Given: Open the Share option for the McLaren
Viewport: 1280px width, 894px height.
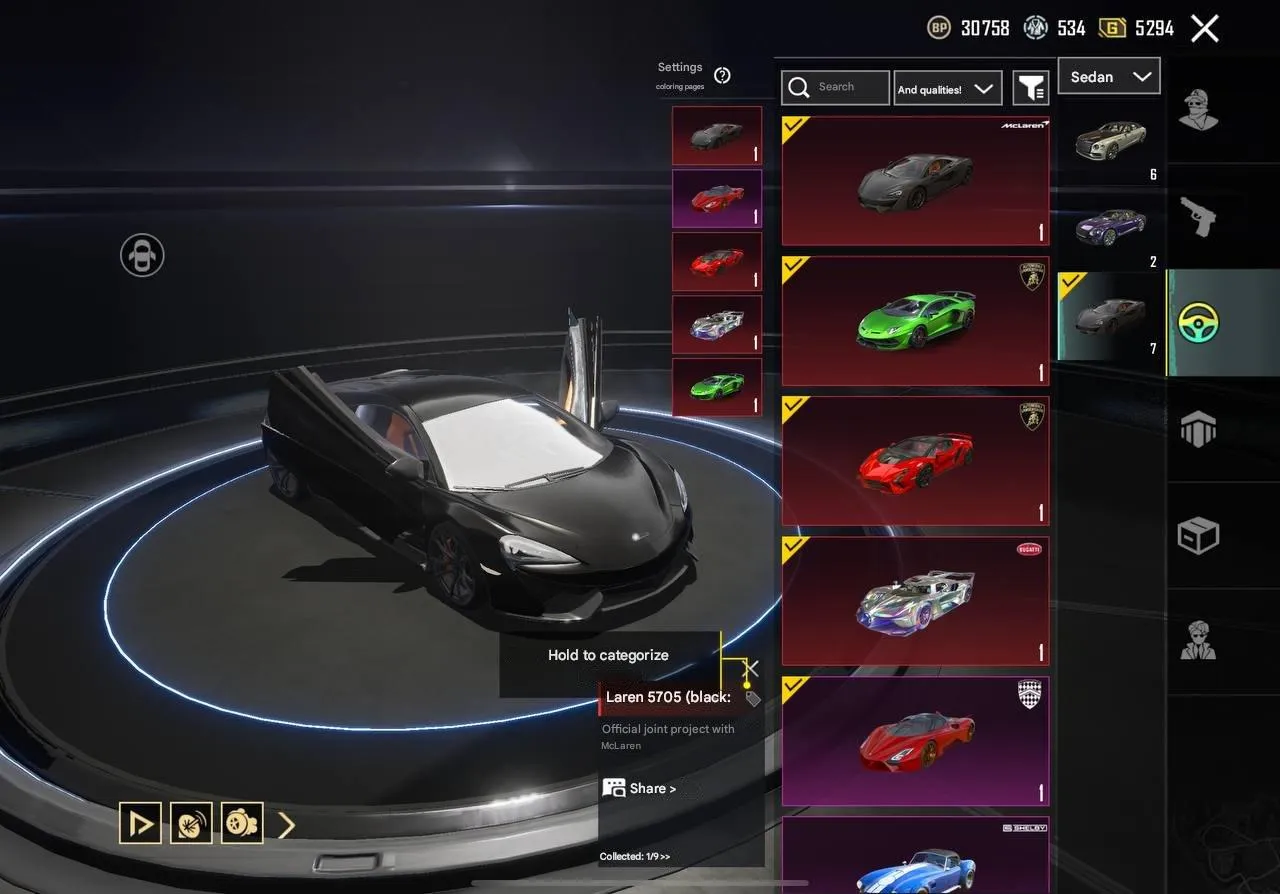Looking at the screenshot, I should pyautogui.click(x=646, y=788).
